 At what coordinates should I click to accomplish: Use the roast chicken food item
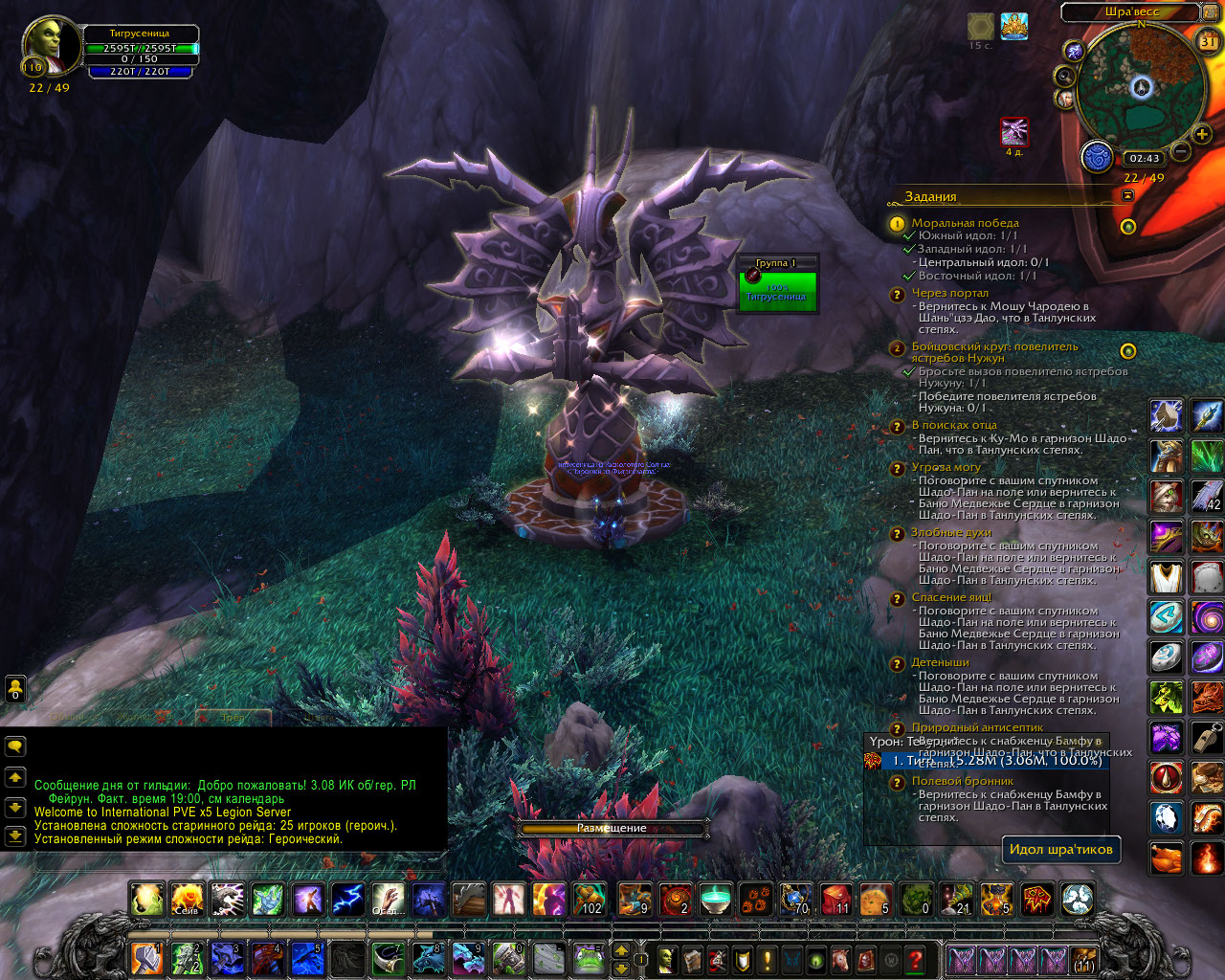coord(1167,858)
